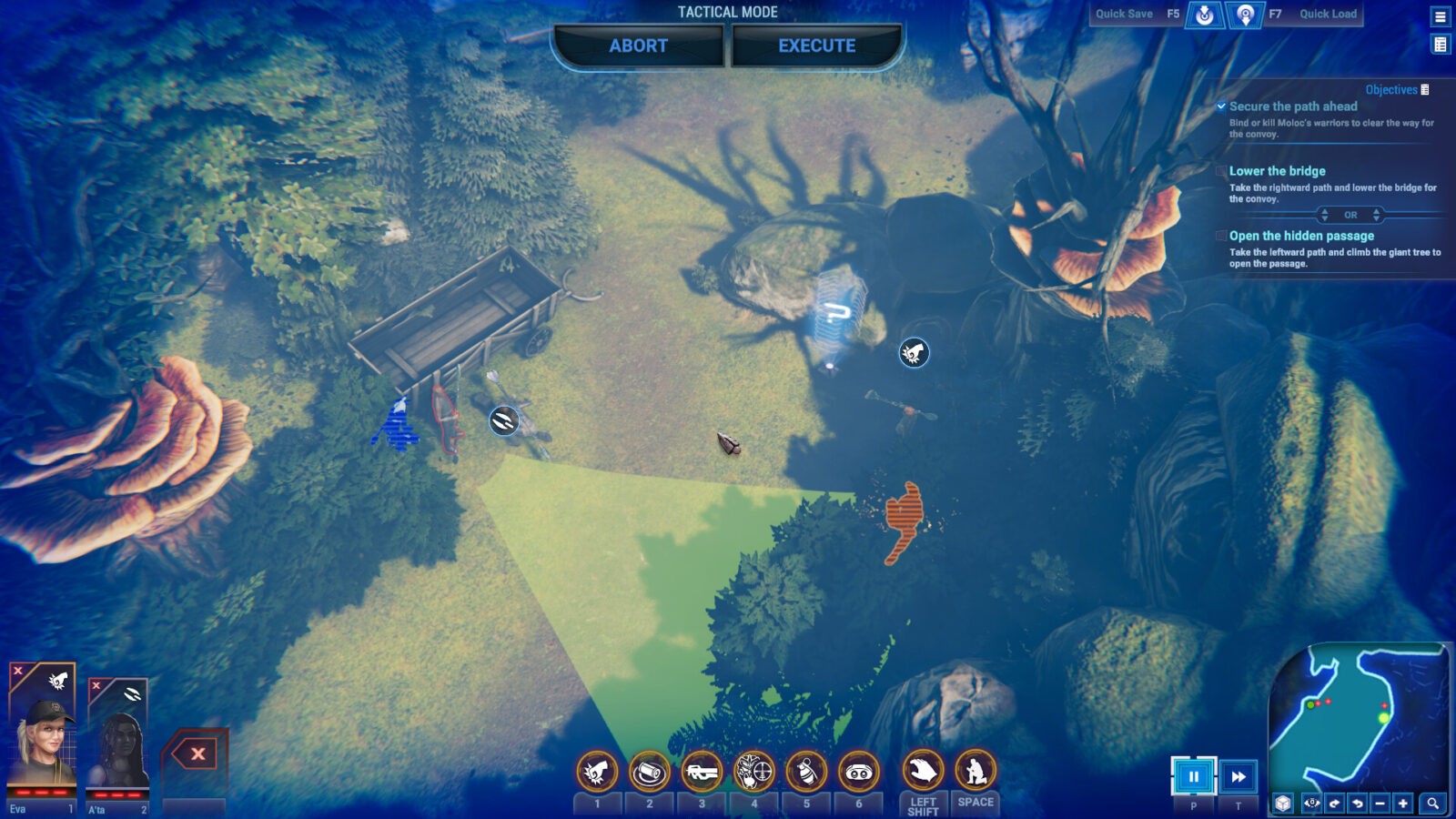Pause the game with the pause button
The image size is (1456, 819).
click(1193, 776)
